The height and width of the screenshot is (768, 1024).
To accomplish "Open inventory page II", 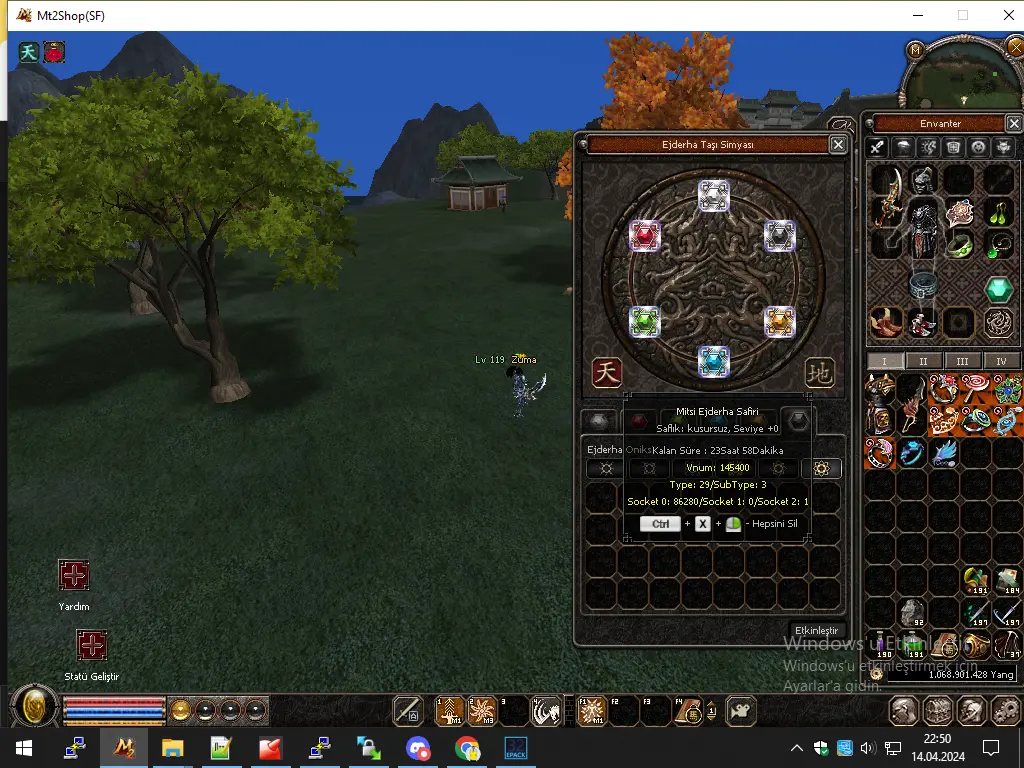I will tap(923, 361).
